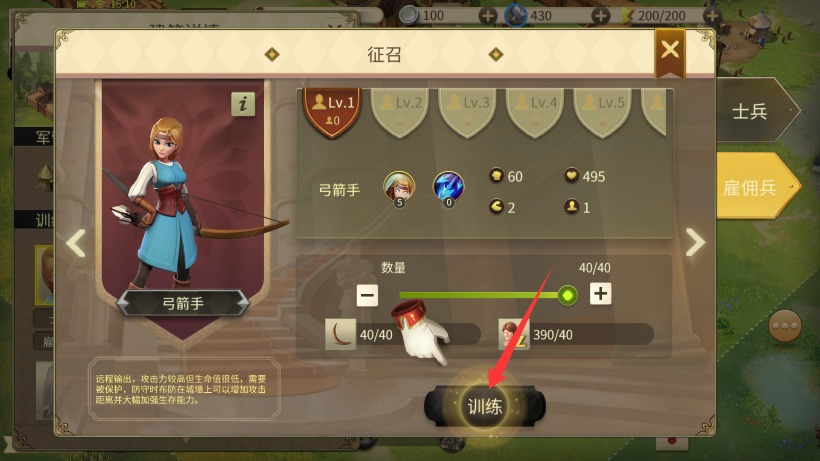The image size is (820, 461).
Task: Select the Lv.4 troop tier
Action: pos(536,108)
